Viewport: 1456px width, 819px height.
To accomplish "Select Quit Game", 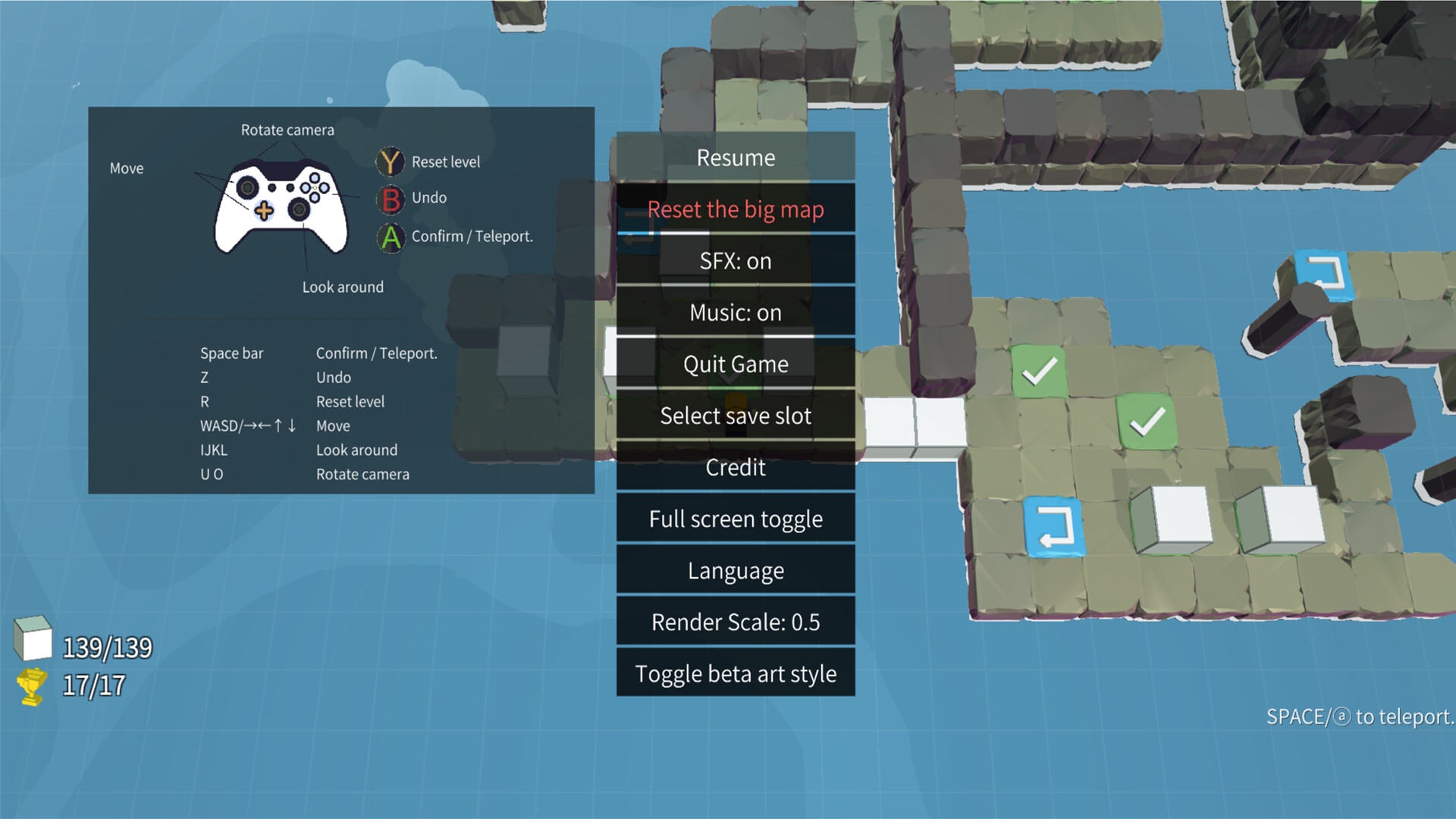I will click(735, 364).
